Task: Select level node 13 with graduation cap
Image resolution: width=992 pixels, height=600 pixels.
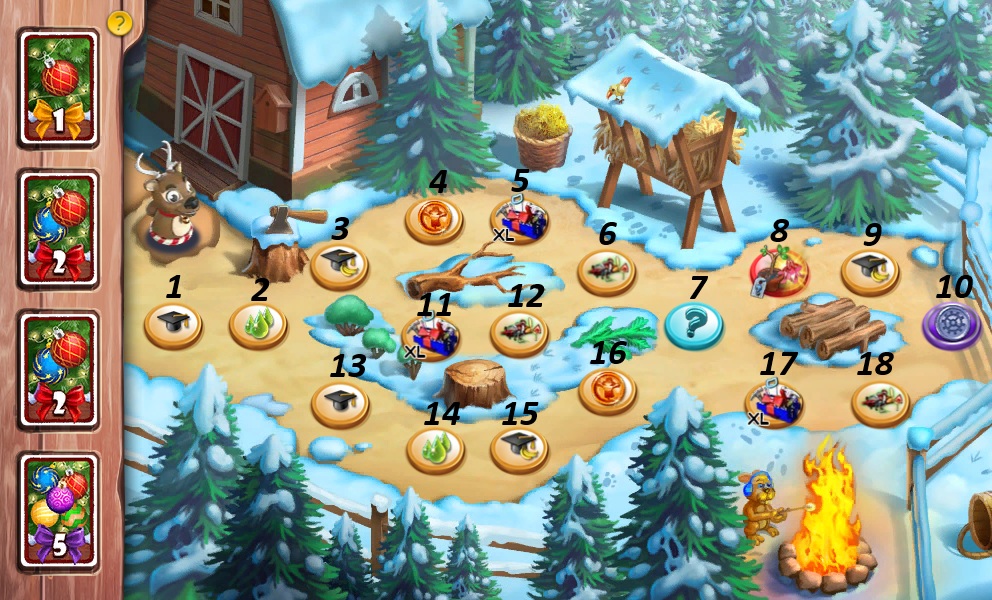Action: click(x=341, y=403)
